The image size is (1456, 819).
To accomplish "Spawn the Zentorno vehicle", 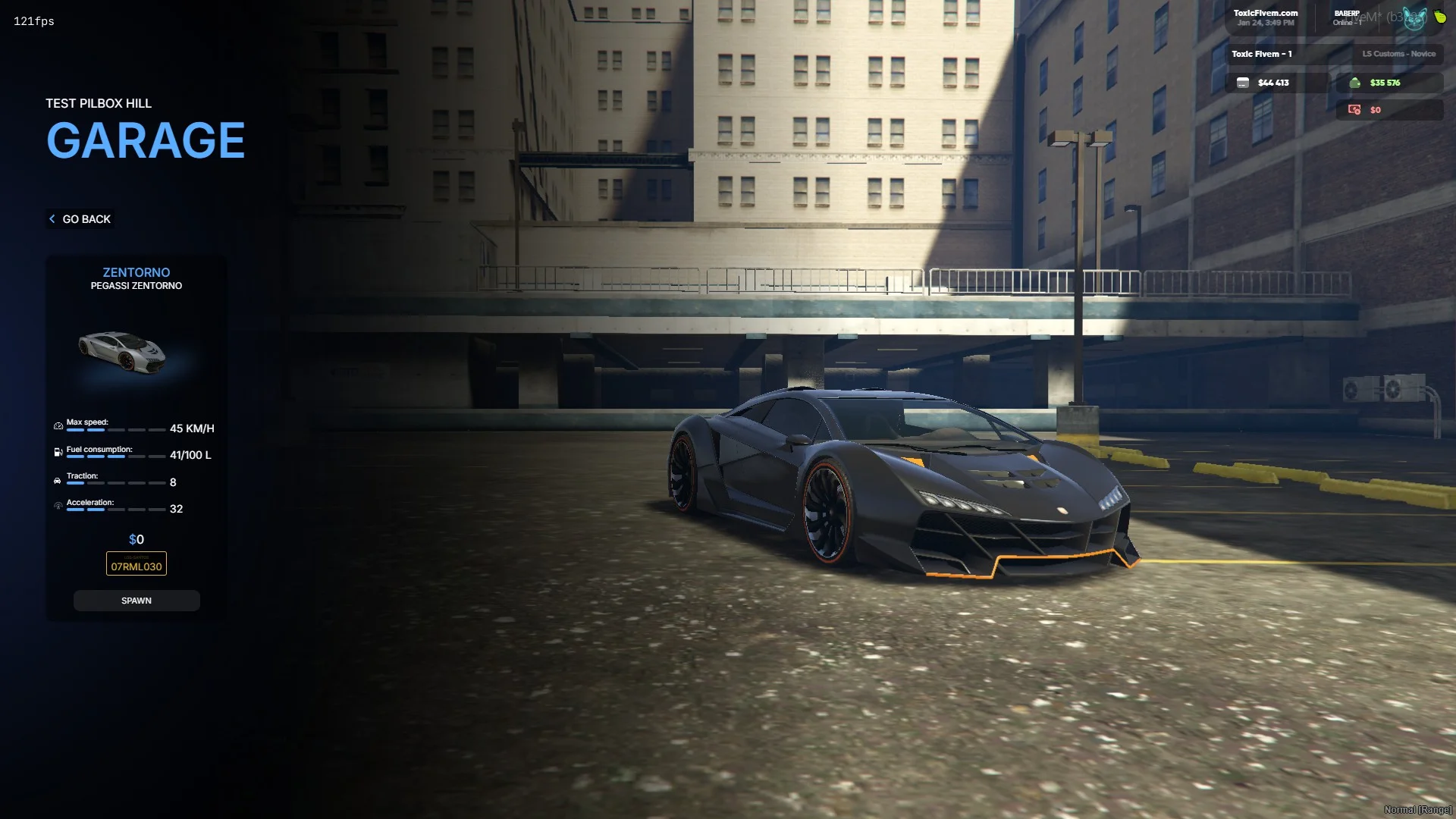I will (136, 601).
